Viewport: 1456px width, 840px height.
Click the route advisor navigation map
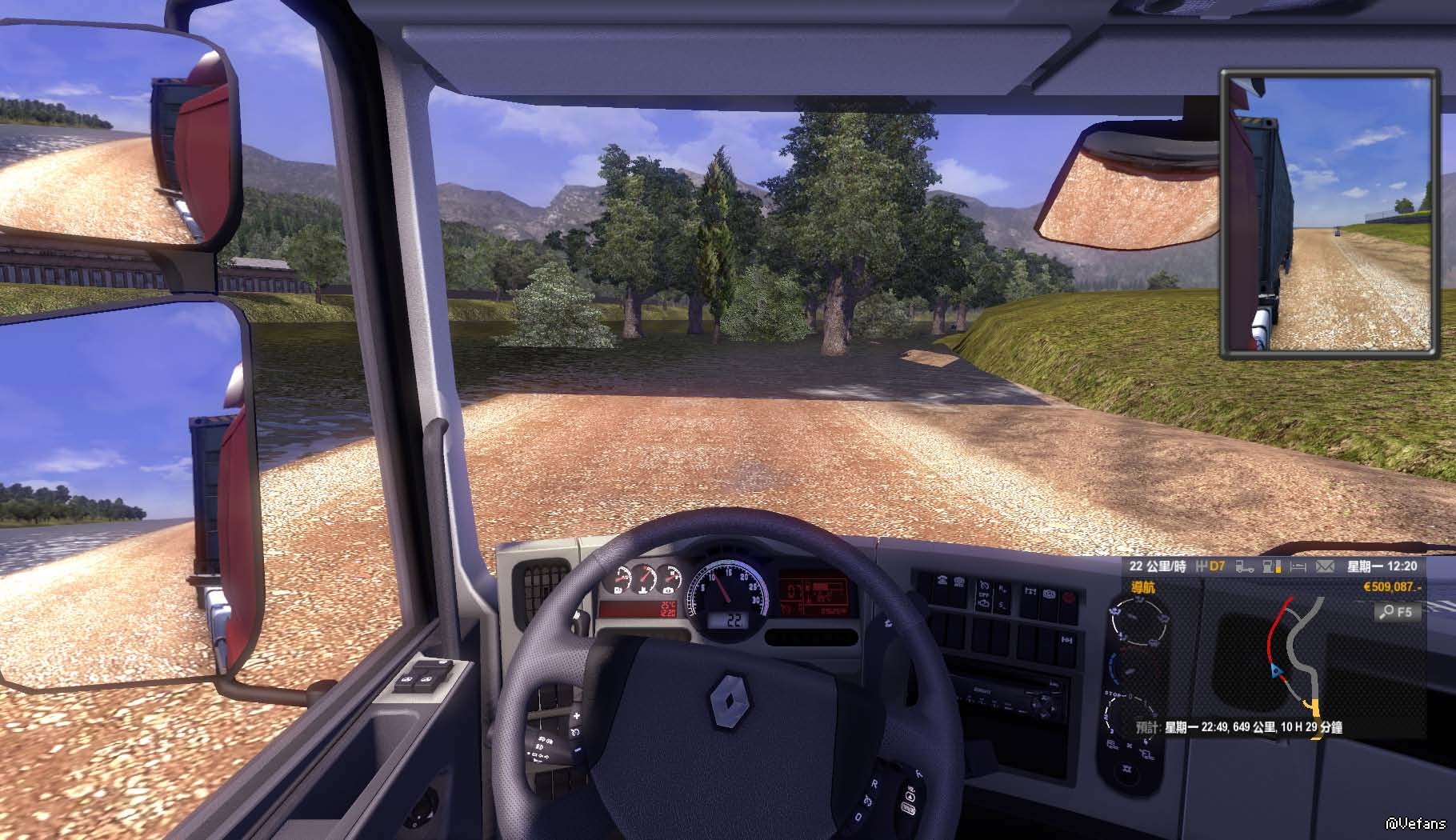[x=1296, y=664]
